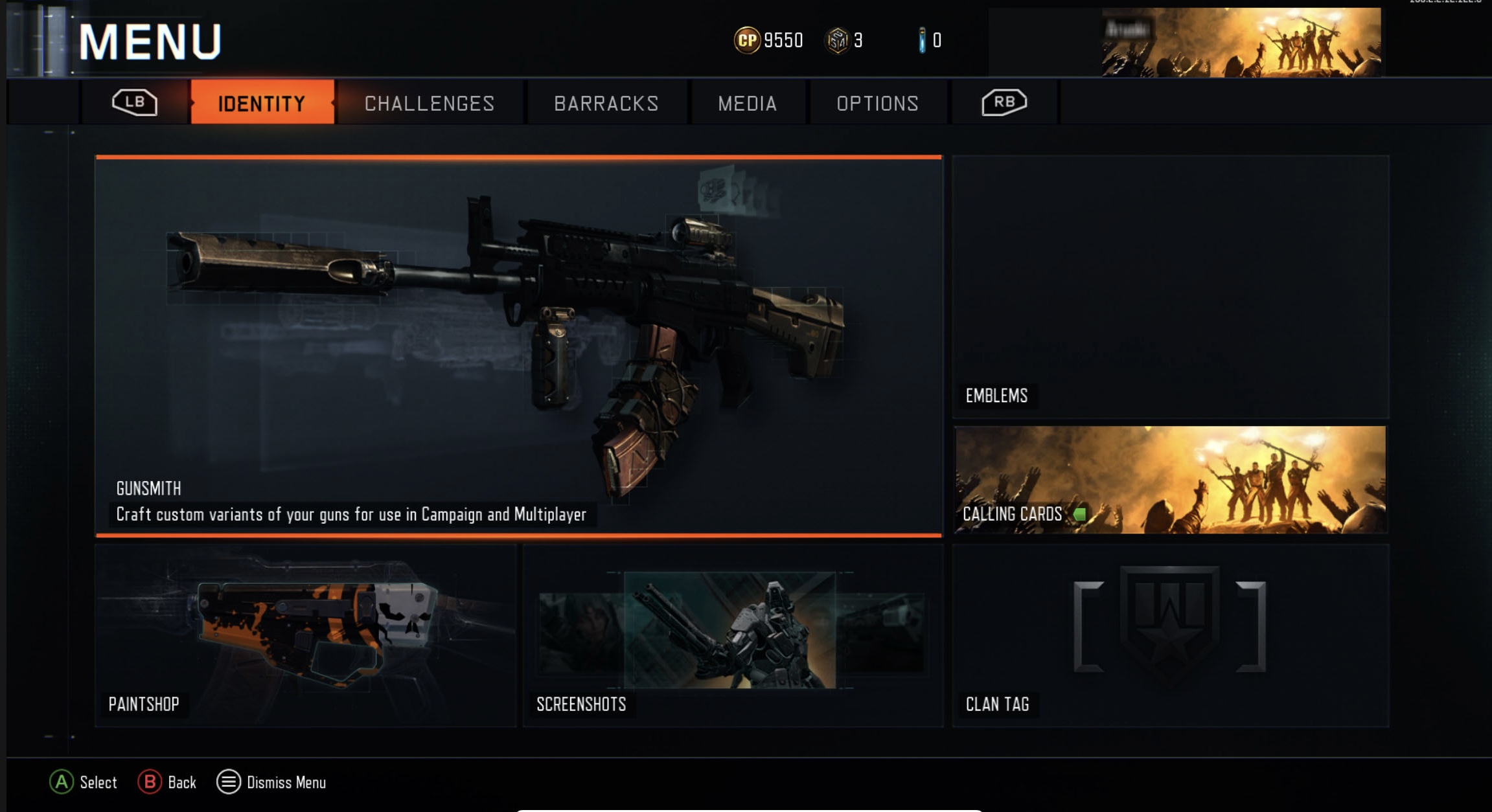Select the Media tab
The height and width of the screenshot is (812, 1492).
(x=747, y=103)
